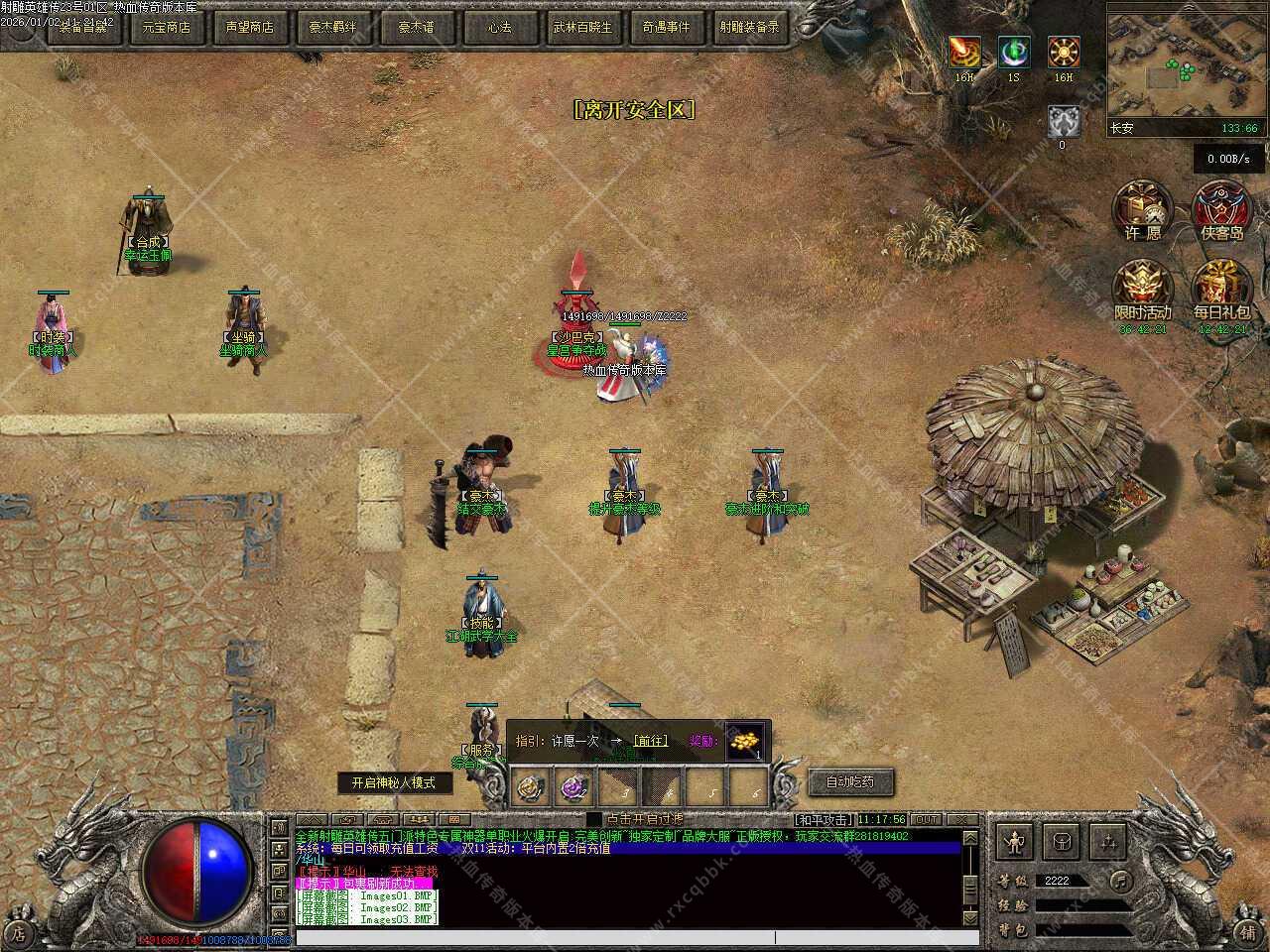
Task: Open the 豪杰谱 hero roster
Action: pyautogui.click(x=417, y=28)
